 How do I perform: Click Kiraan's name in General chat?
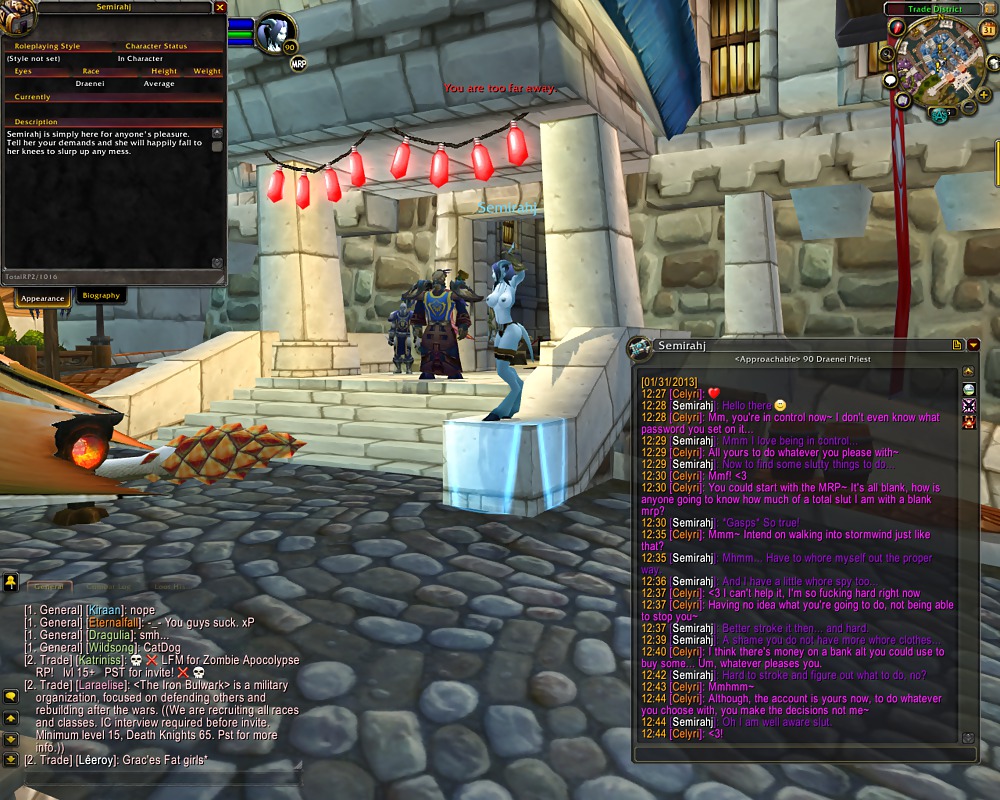tap(106, 610)
